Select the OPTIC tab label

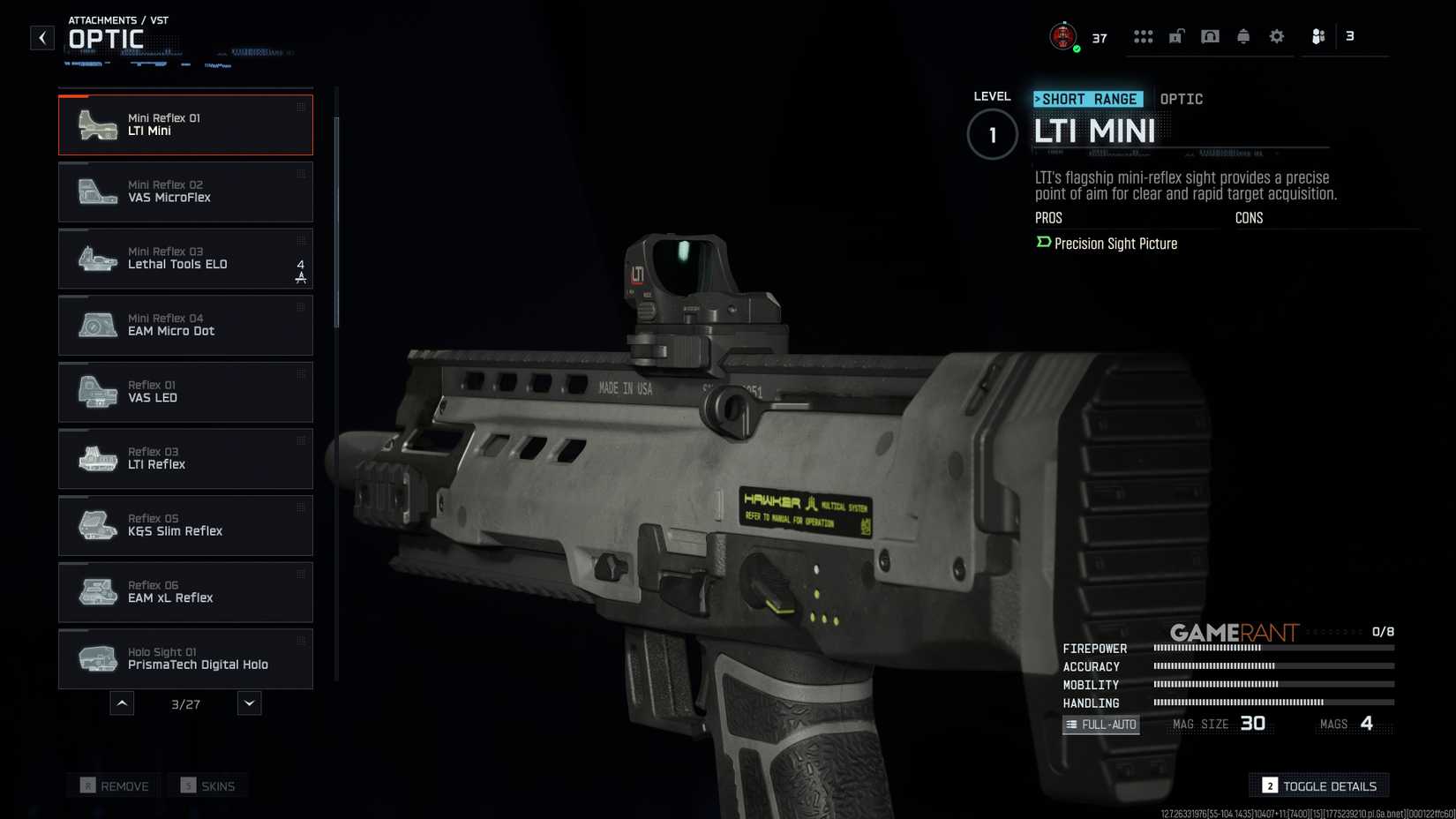pyautogui.click(x=1182, y=99)
